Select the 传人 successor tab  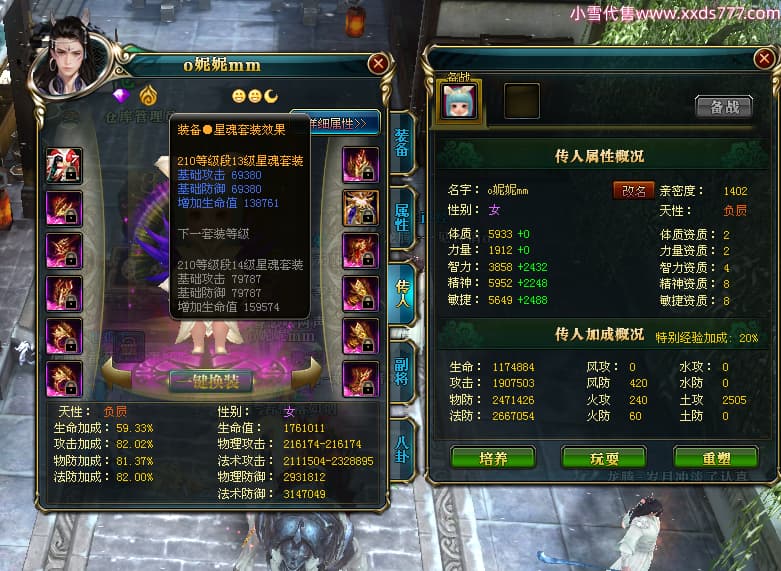tap(401, 291)
